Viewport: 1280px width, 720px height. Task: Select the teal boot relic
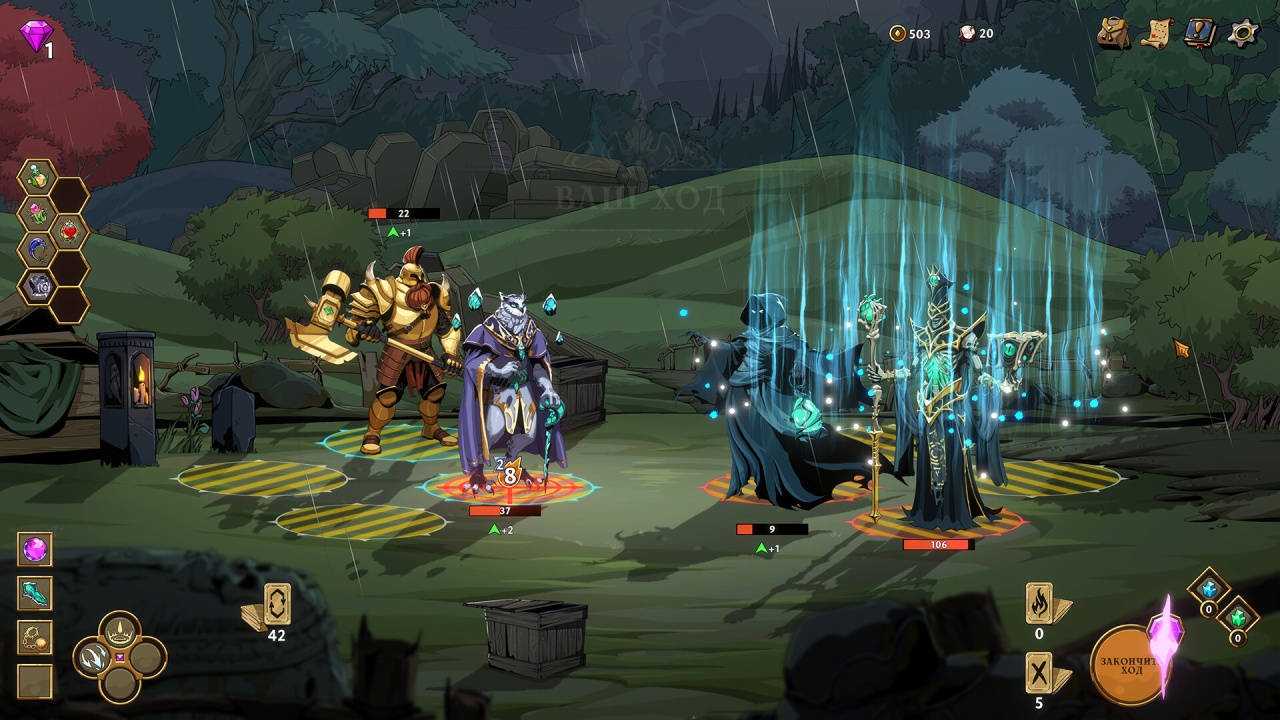click(35, 593)
